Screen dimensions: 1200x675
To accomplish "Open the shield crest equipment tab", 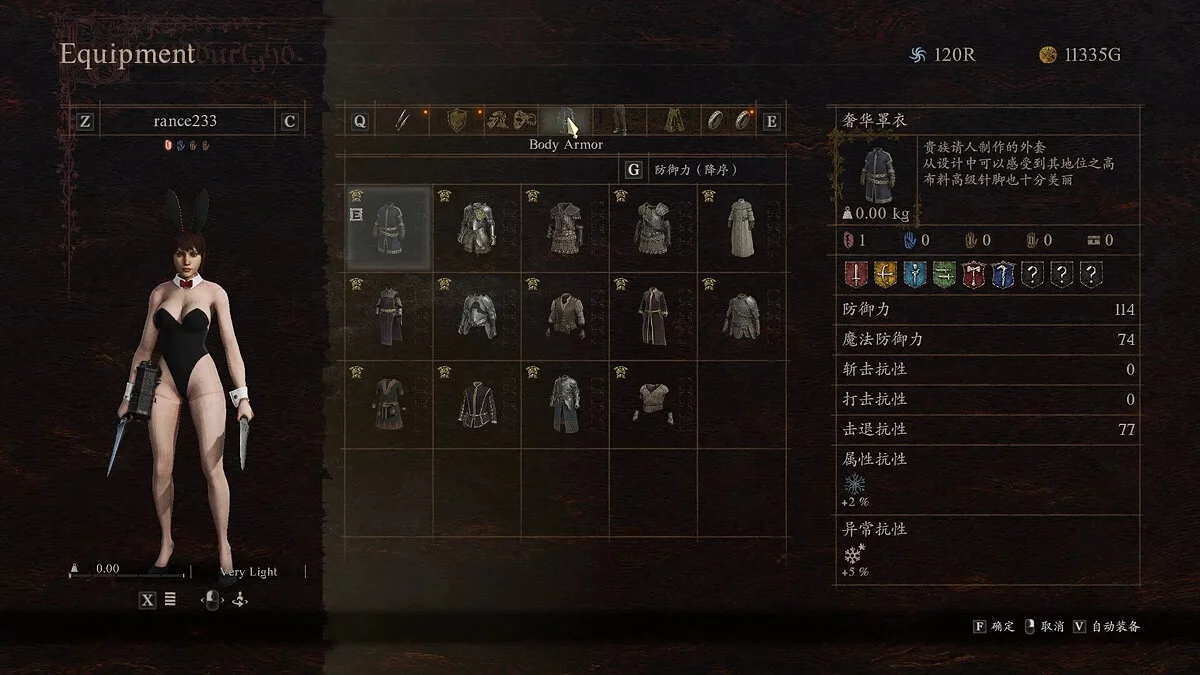I will pos(457,121).
